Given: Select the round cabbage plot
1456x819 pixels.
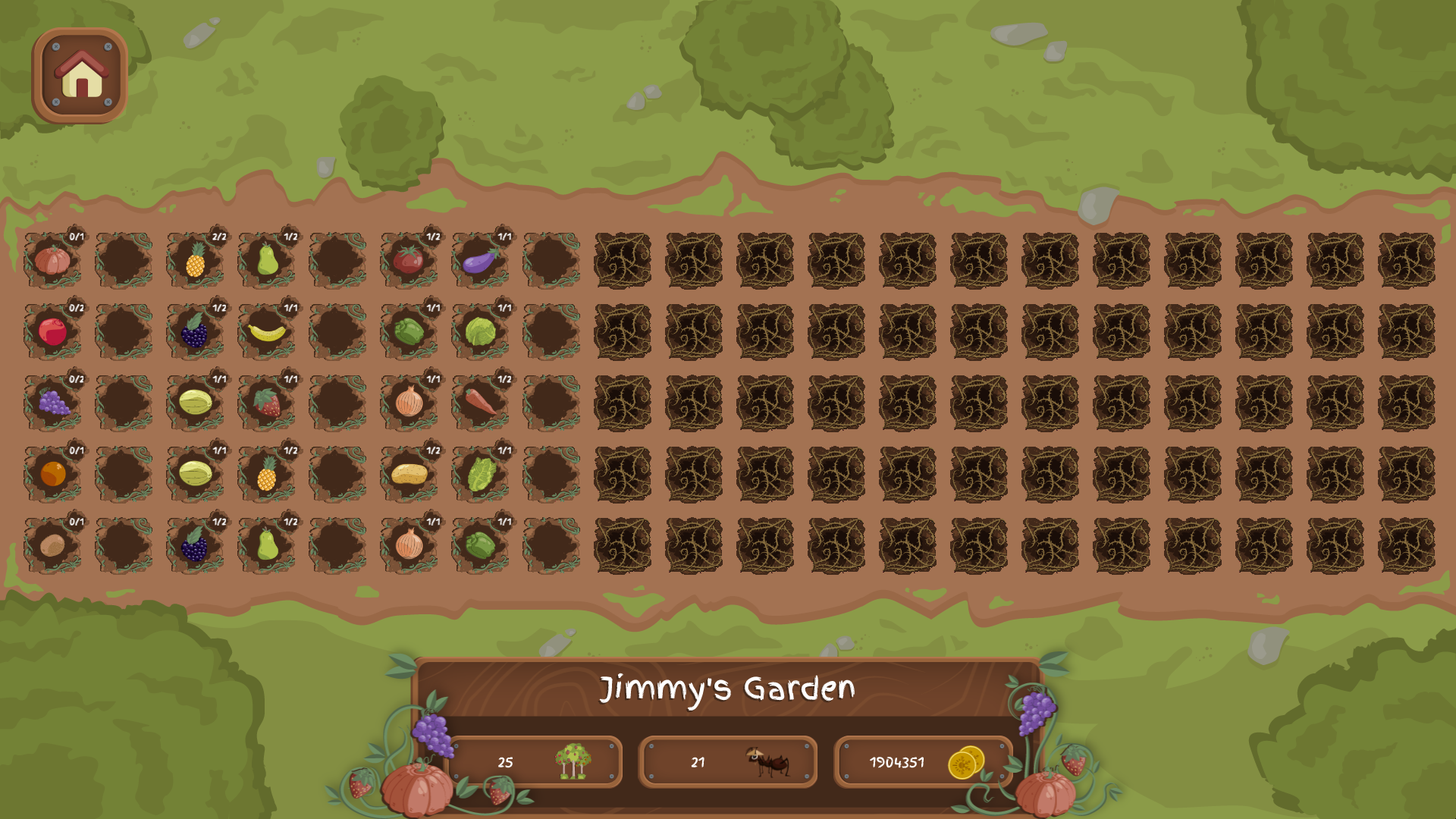Looking at the screenshot, I should pos(480,332).
